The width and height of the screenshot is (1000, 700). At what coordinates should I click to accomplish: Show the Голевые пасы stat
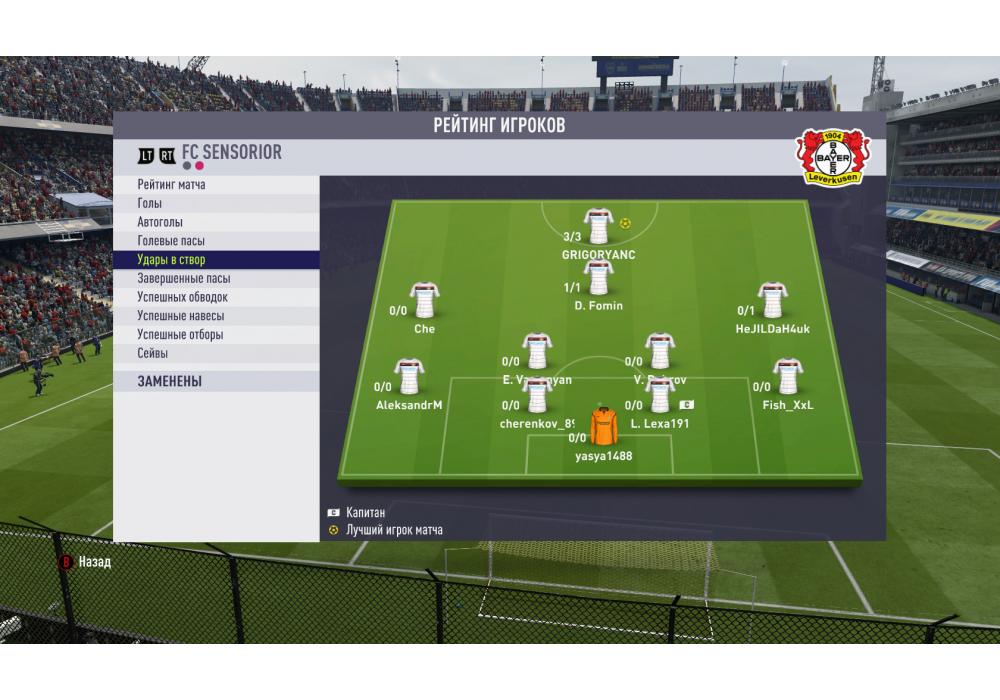(x=215, y=241)
